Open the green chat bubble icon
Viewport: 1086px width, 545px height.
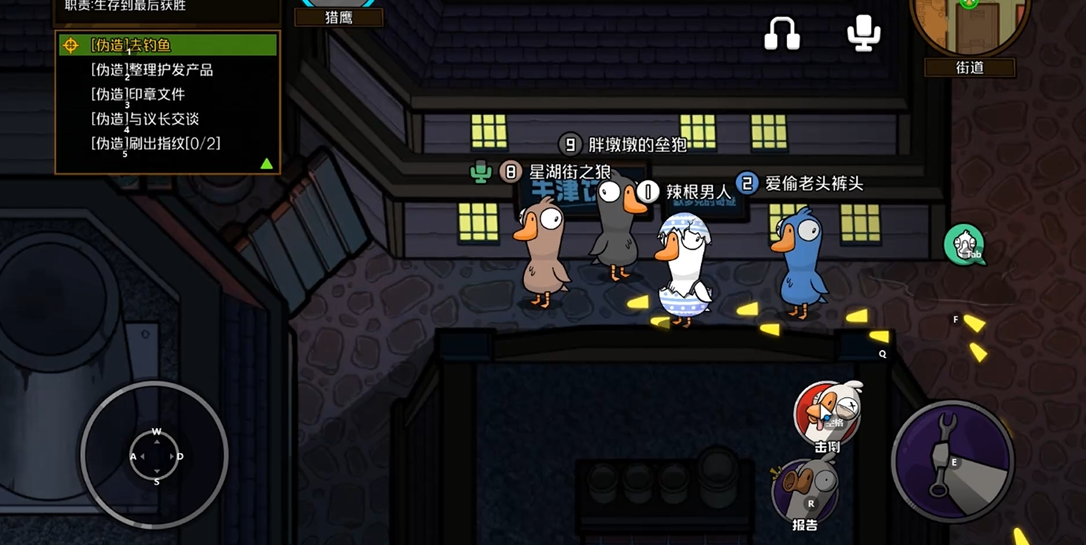[964, 244]
